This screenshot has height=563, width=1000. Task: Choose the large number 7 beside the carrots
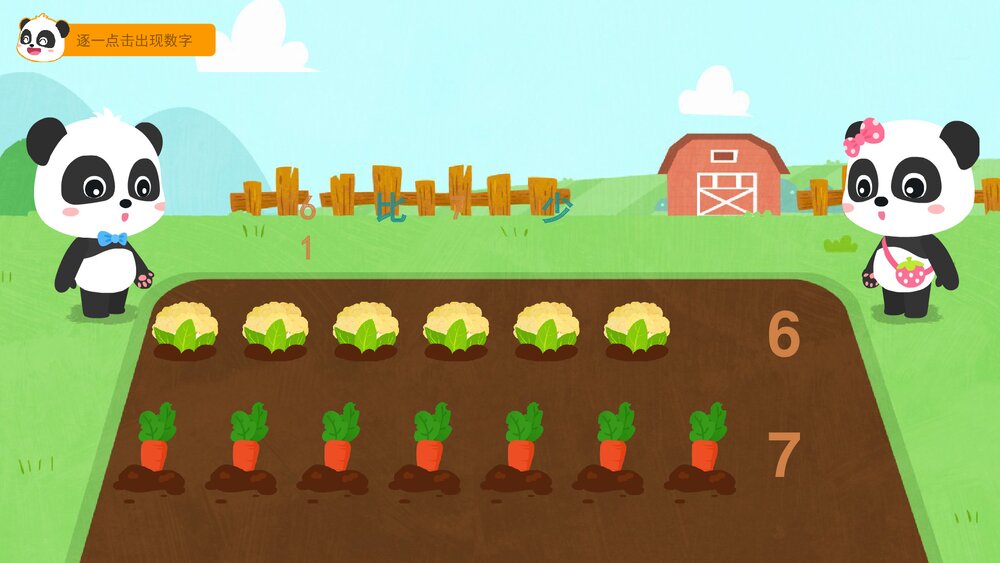click(x=783, y=455)
